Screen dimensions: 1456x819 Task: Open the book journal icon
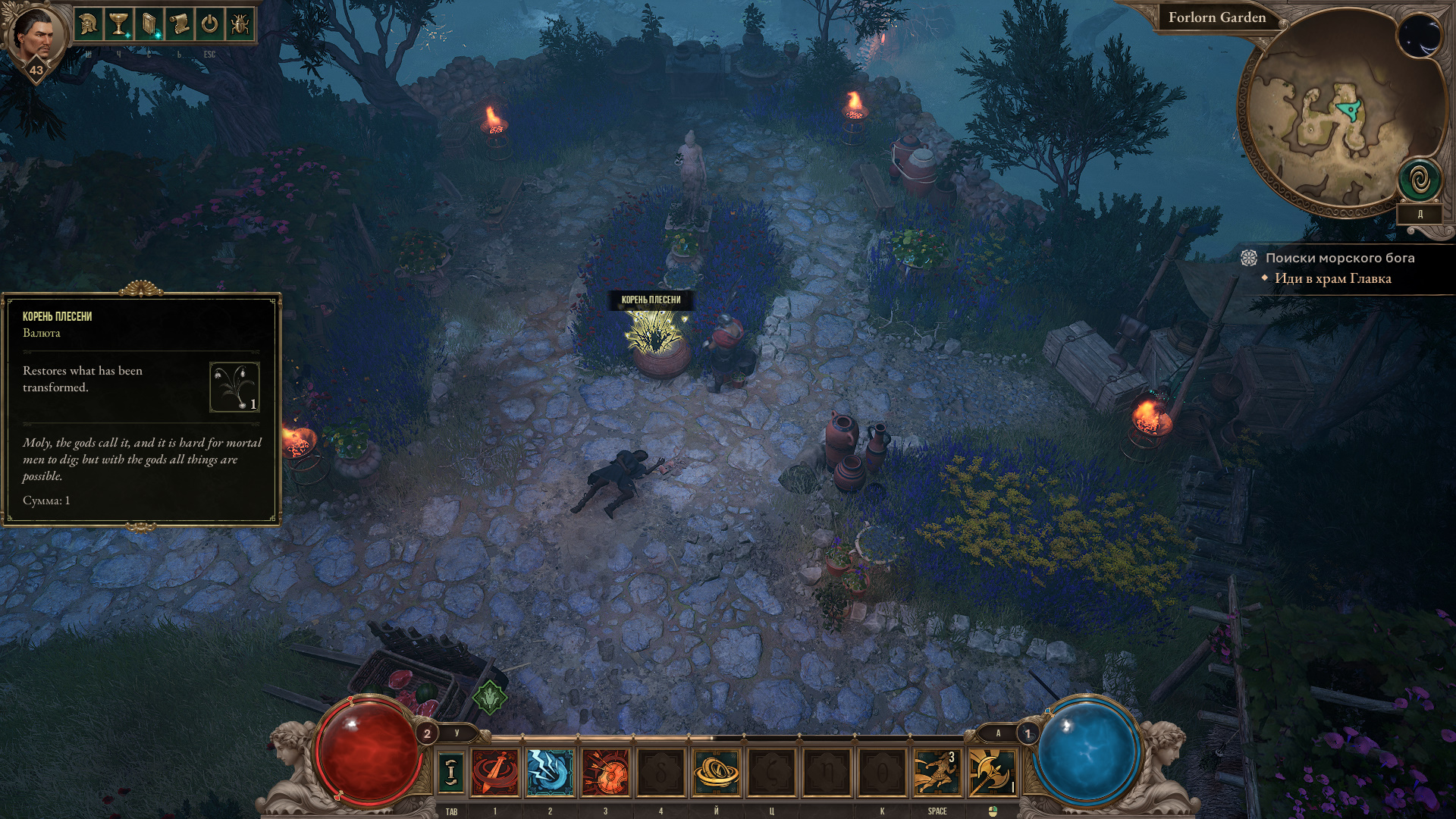[x=149, y=24]
